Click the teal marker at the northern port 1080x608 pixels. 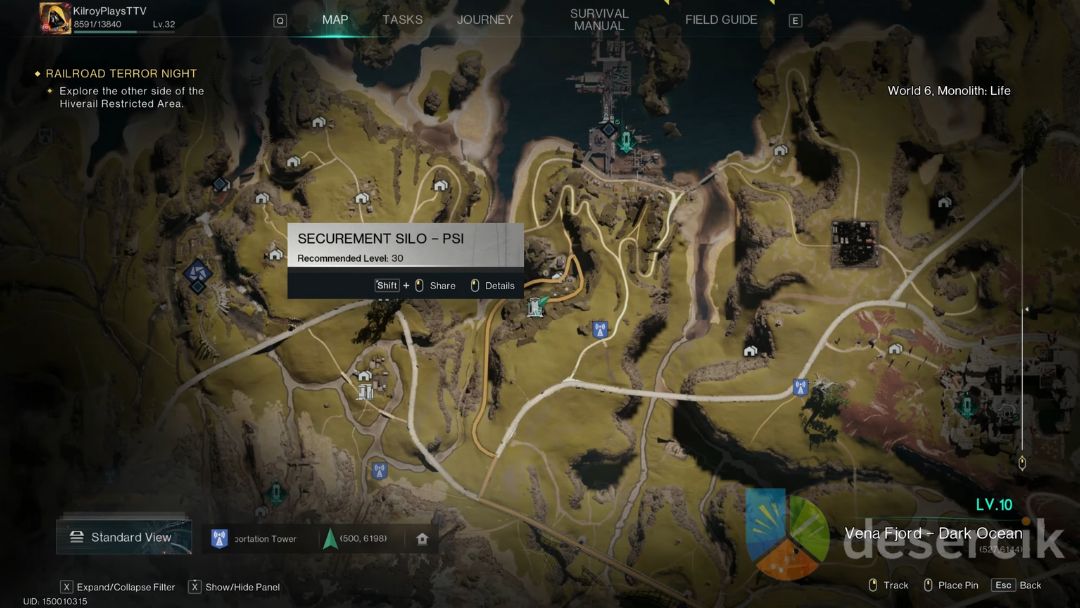coord(626,143)
